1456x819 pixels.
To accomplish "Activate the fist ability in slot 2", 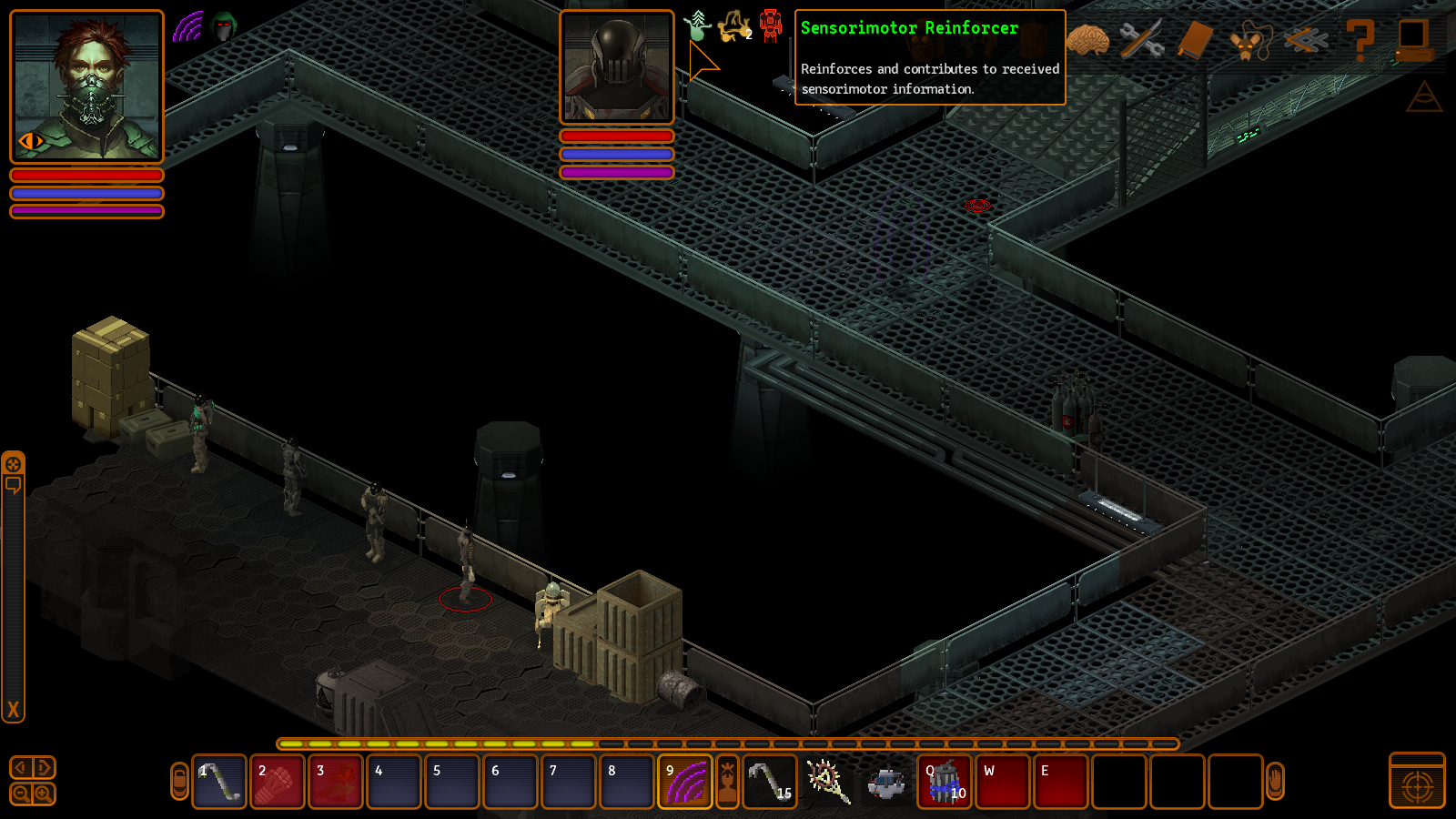I will coord(277,782).
